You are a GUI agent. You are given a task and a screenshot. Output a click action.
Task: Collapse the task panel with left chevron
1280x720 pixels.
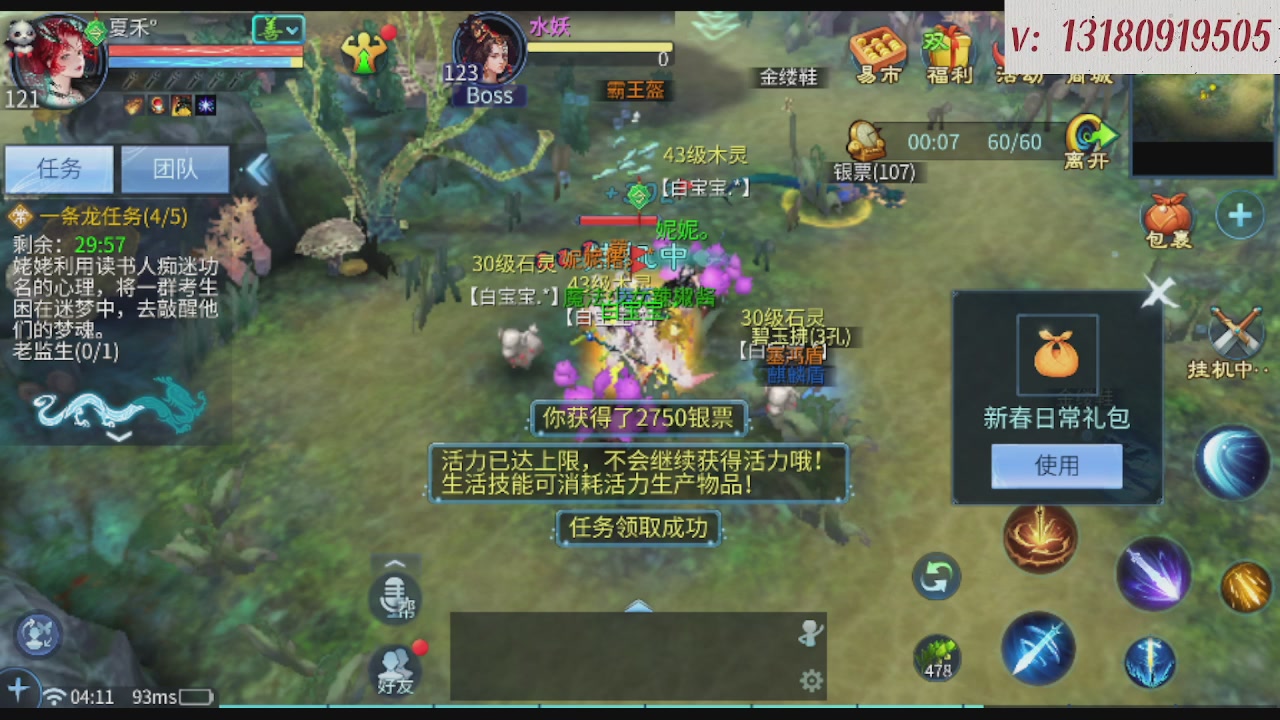coord(259,170)
